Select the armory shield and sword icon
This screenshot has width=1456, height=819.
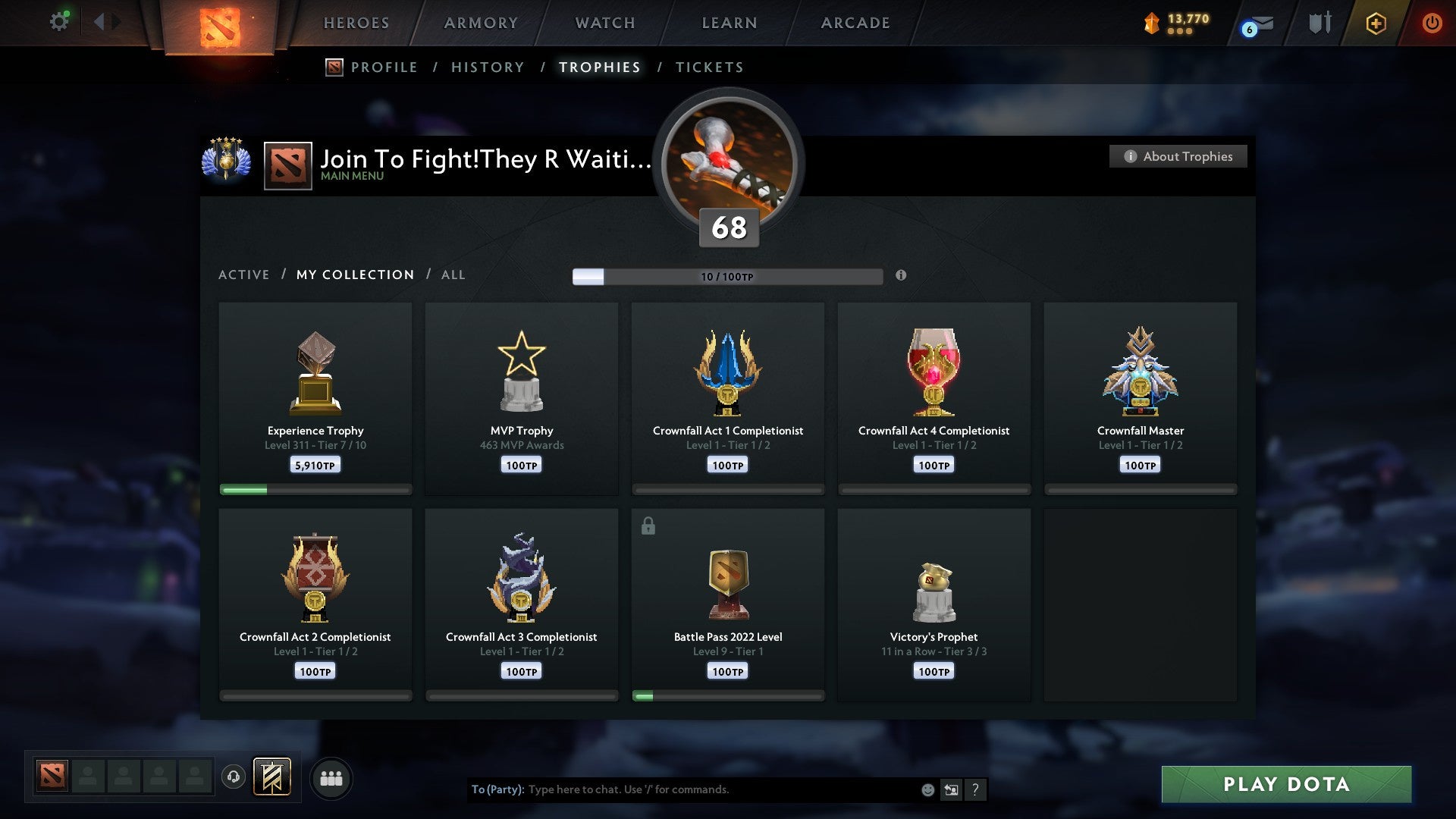point(1319,23)
